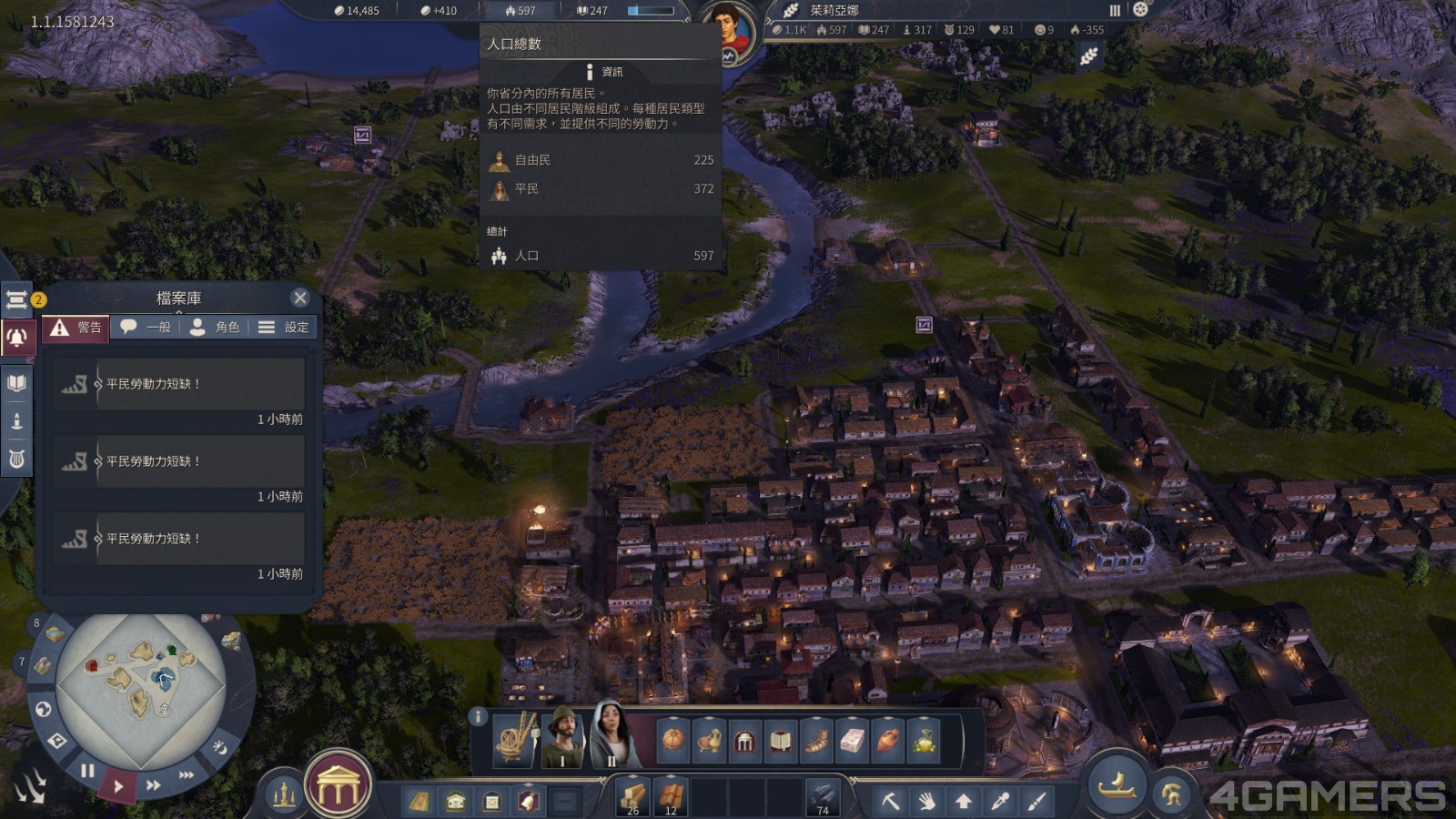Open the temple building menu
This screenshot has height=819, width=1456.
click(x=338, y=787)
